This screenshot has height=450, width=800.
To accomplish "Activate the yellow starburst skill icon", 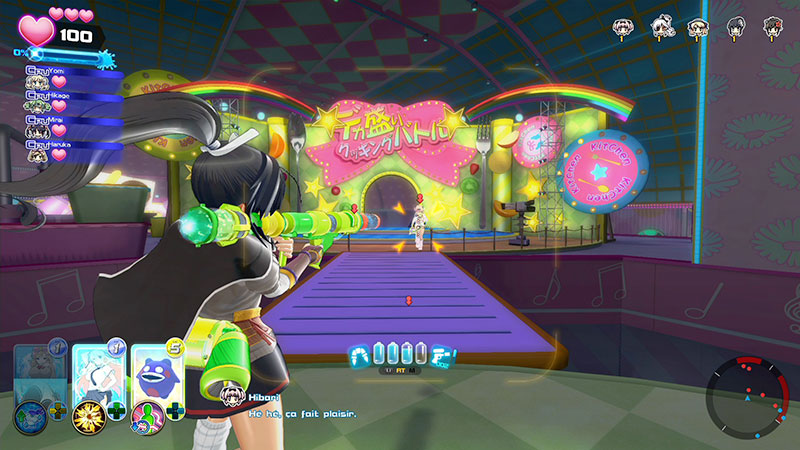I will point(88,412).
